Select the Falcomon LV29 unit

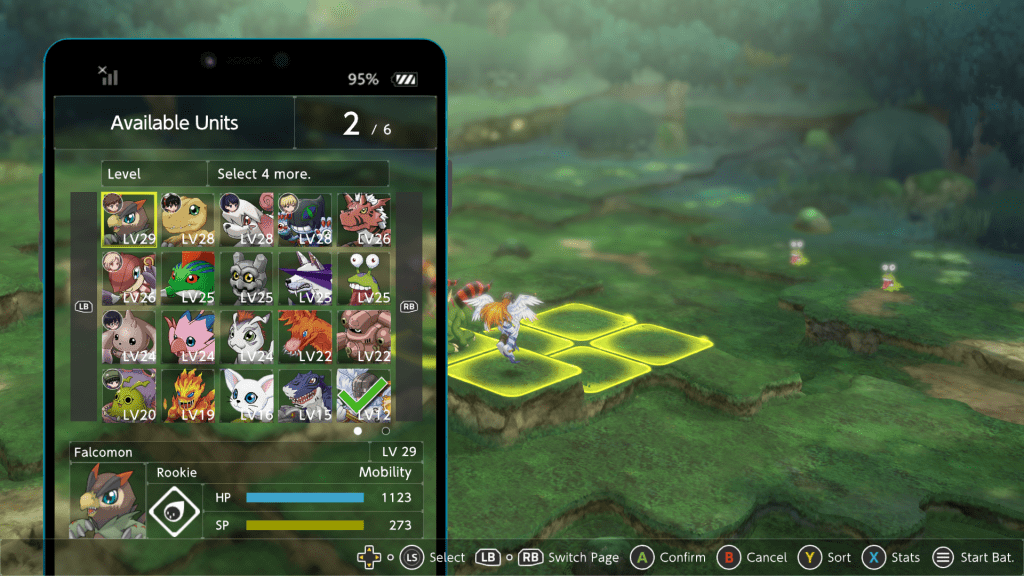[x=129, y=220]
